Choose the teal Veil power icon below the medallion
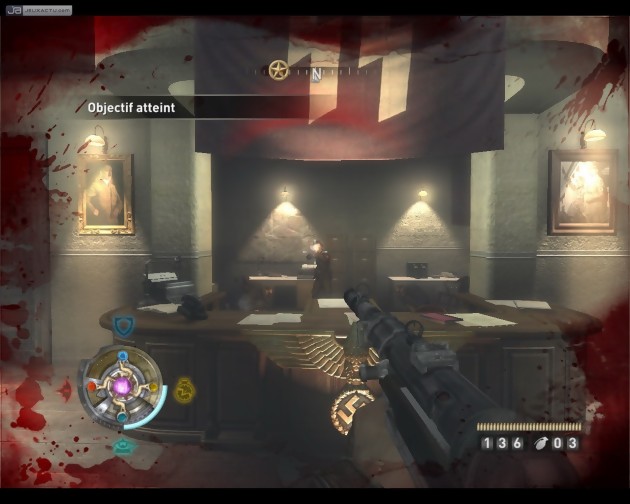Screen dimensions: 630x504 (124, 447)
